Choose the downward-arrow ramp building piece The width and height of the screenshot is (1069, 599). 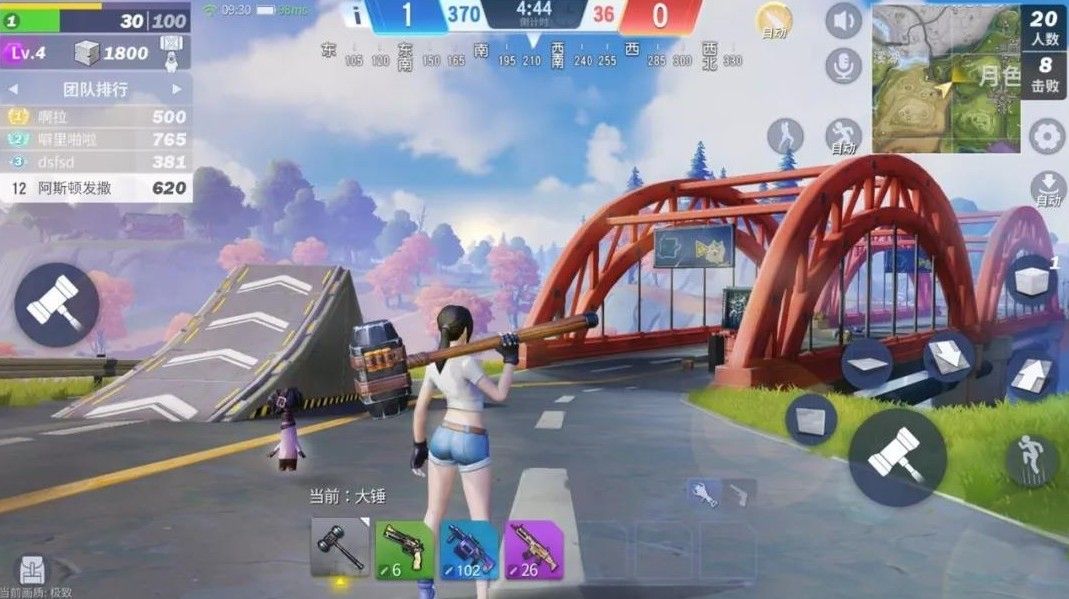pyautogui.click(x=947, y=357)
